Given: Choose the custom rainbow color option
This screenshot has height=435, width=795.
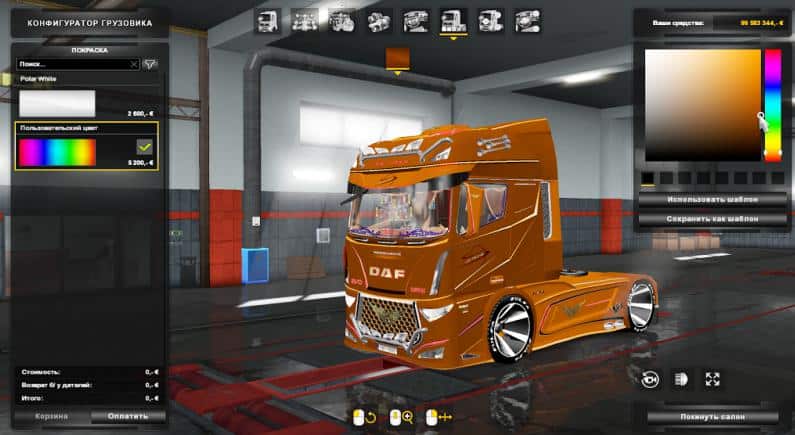Looking at the screenshot, I should click(56, 152).
